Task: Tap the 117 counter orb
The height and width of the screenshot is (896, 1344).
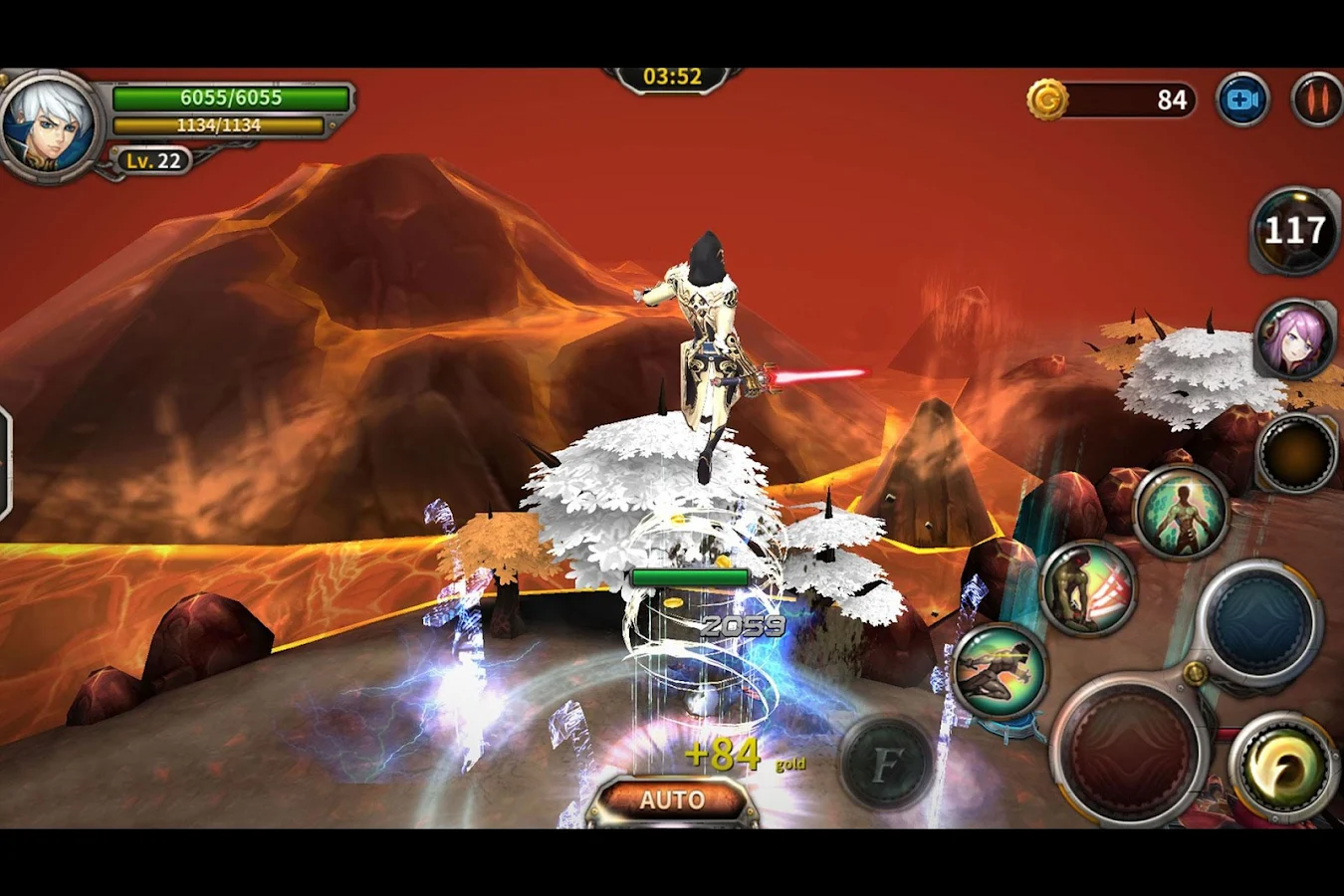Action: click(1294, 231)
